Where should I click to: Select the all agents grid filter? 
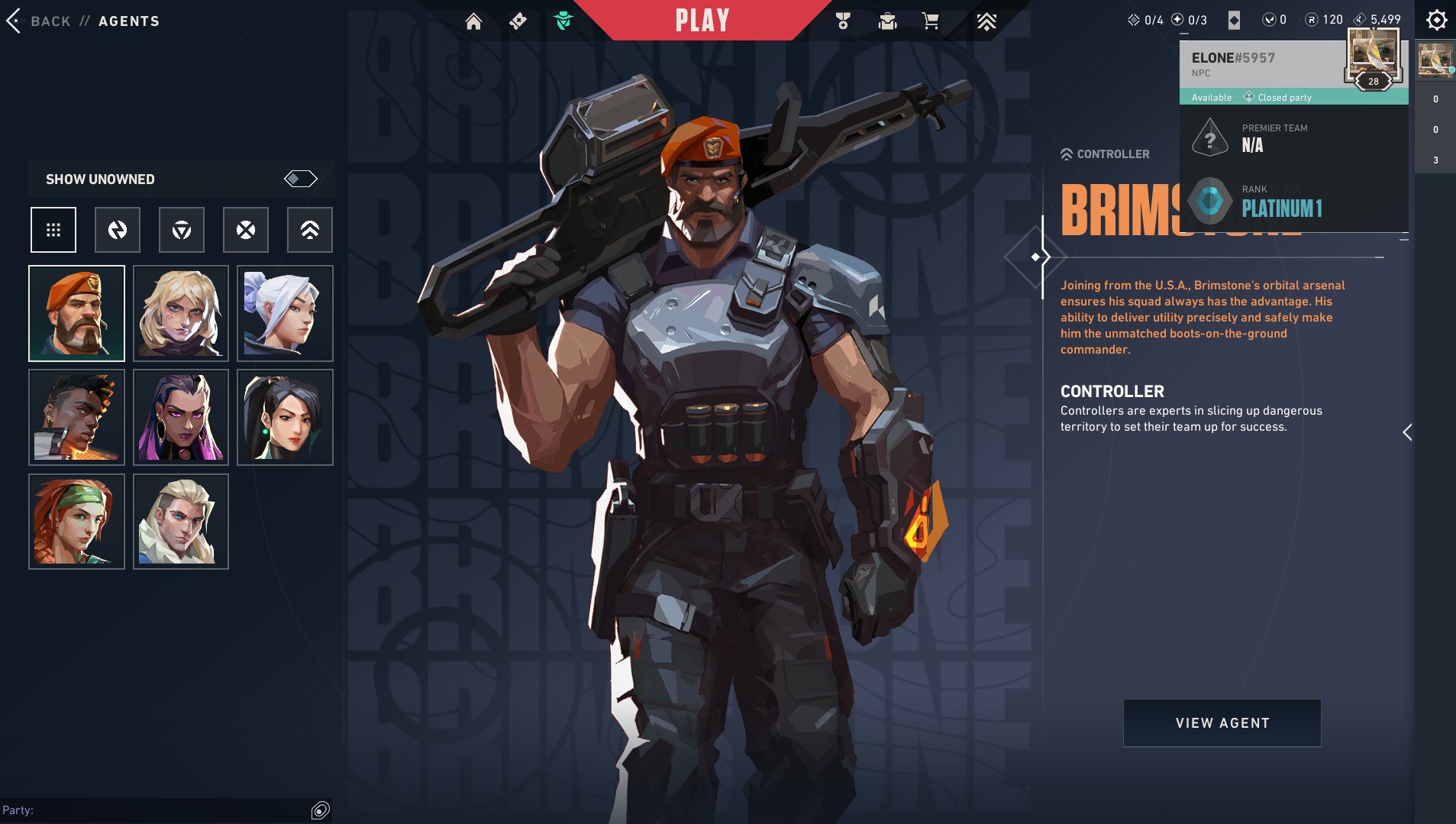53,230
